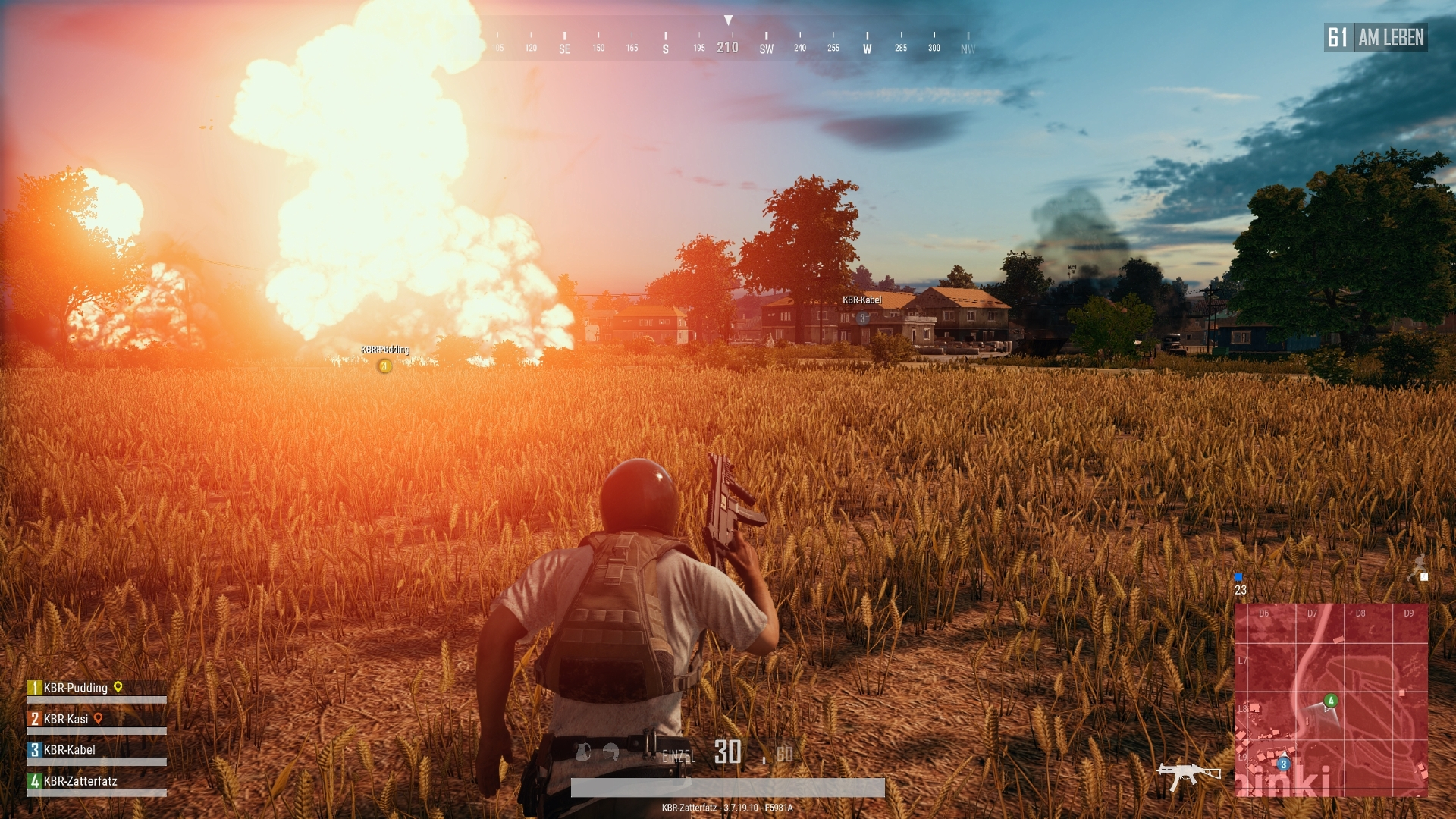This screenshot has height=819, width=1456.
Task: Pick KBR-Zatterfatz in the squad list
Action: tap(80, 781)
